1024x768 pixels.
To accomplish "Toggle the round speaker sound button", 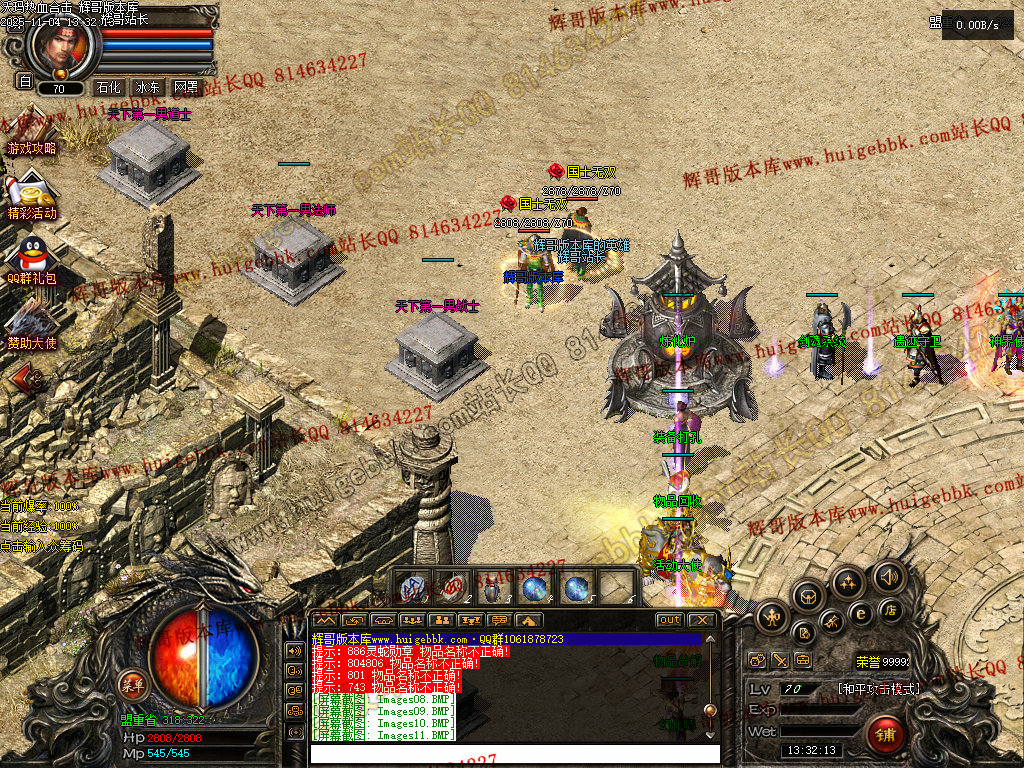I will click(x=887, y=576).
